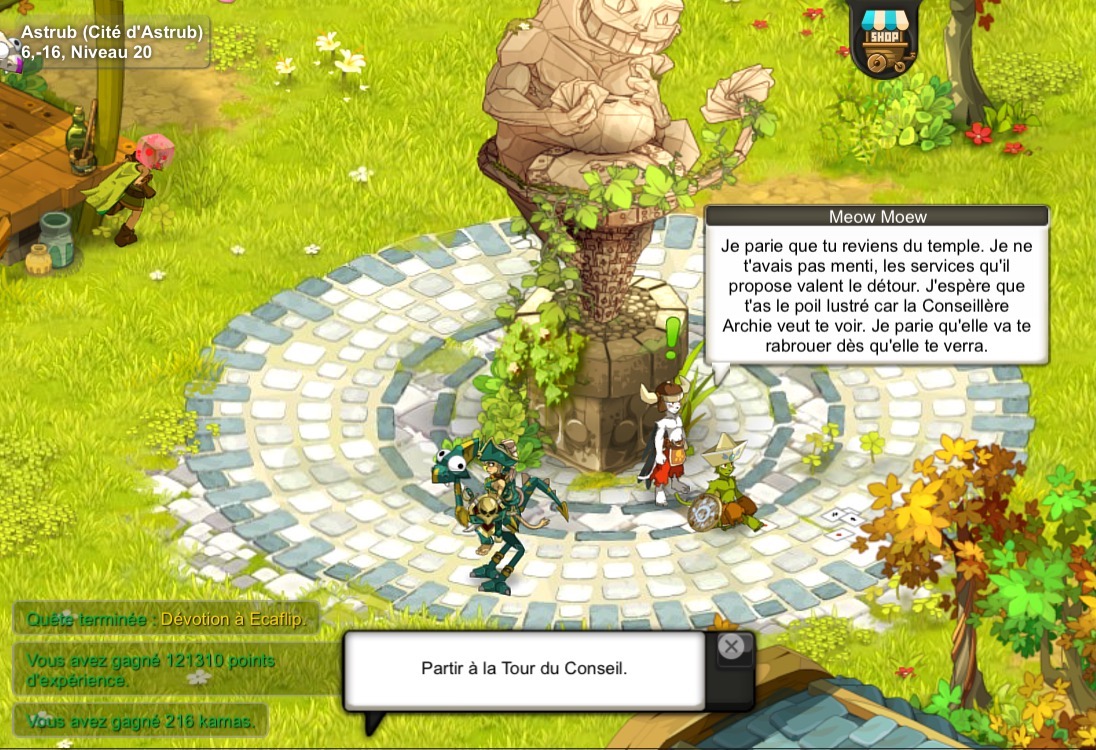Close the dialogue with the X button

(x=732, y=647)
